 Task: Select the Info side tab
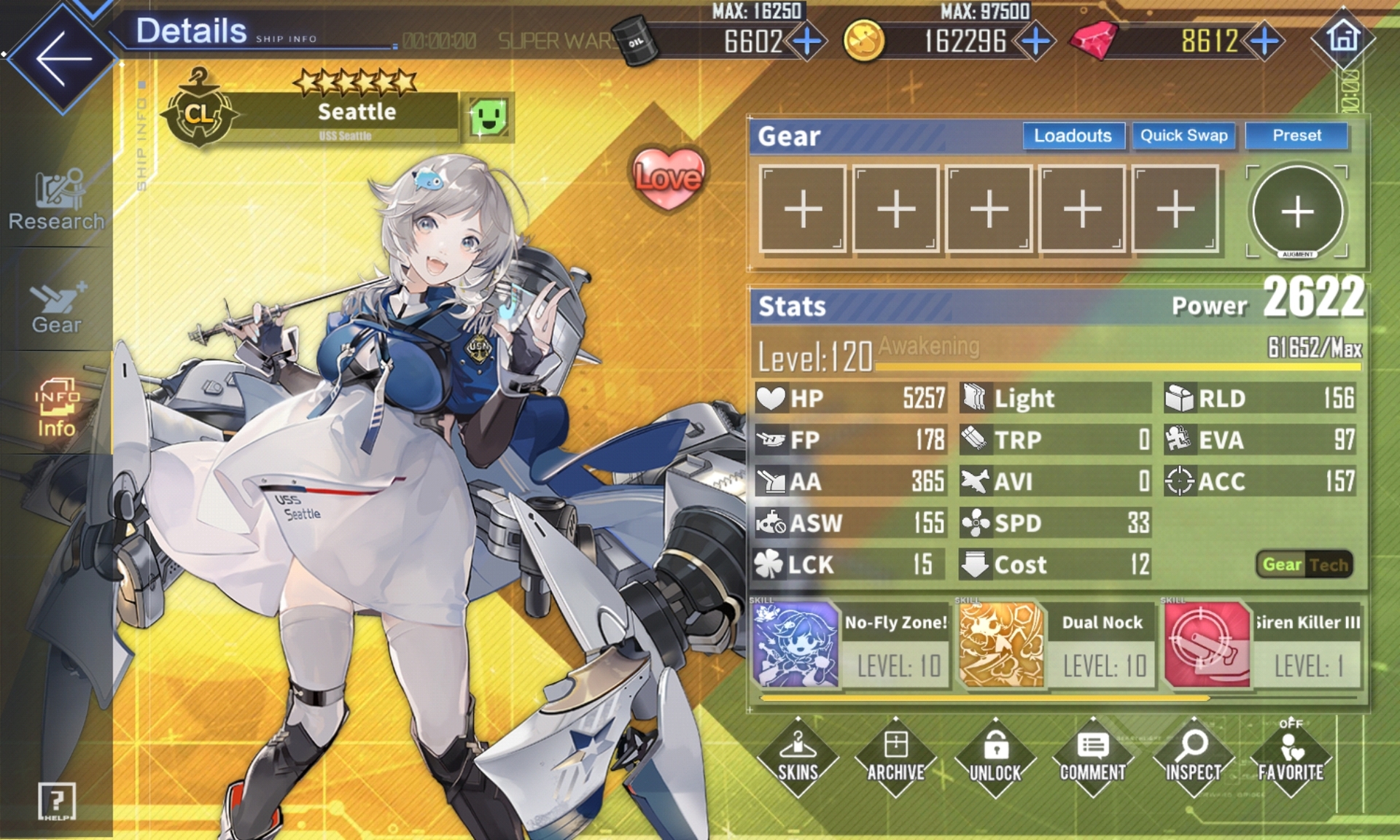(56, 408)
